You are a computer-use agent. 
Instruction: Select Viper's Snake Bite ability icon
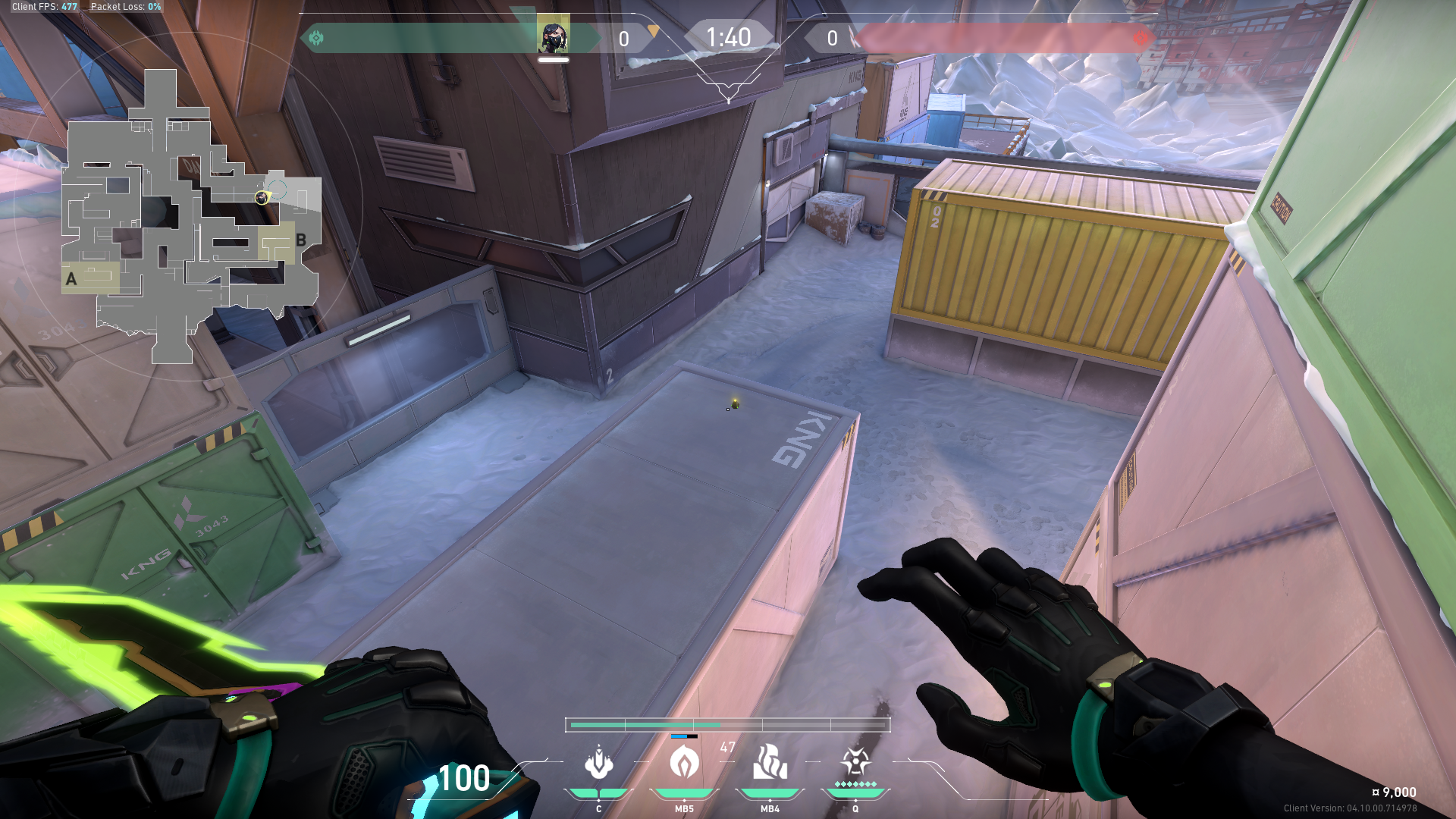tap(599, 763)
